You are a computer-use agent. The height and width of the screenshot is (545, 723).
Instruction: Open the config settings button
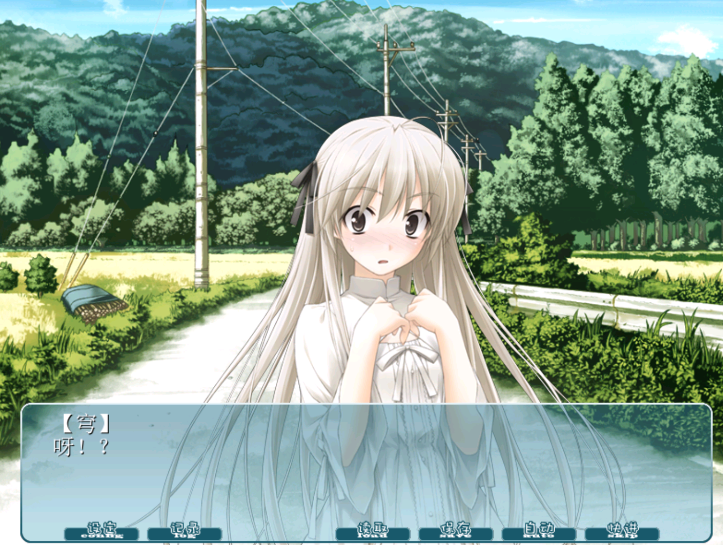pyautogui.click(x=101, y=531)
